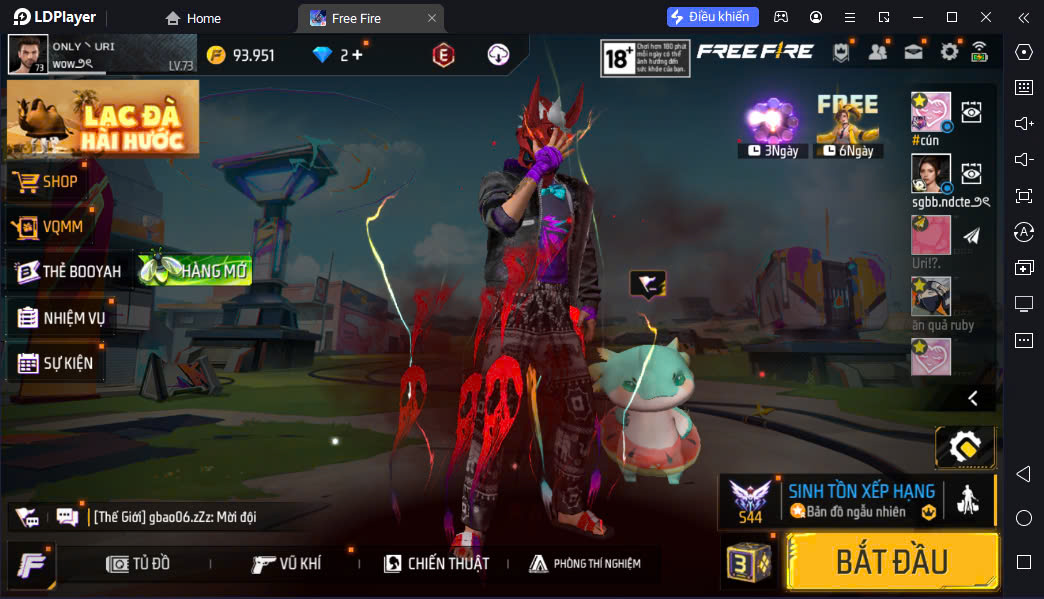Open the NHIỆM VỤ missions menu
This screenshot has height=599, width=1044.
tap(62, 318)
